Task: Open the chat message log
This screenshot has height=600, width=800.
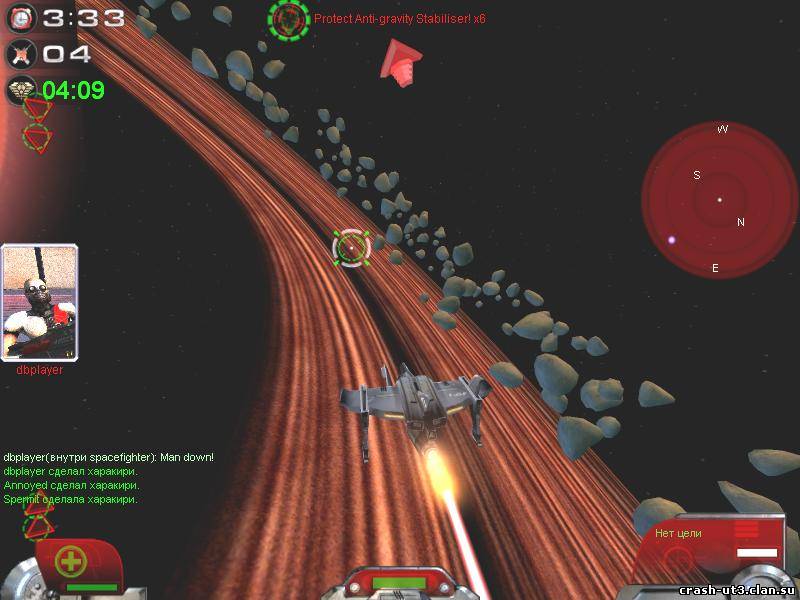Action: coord(108,478)
